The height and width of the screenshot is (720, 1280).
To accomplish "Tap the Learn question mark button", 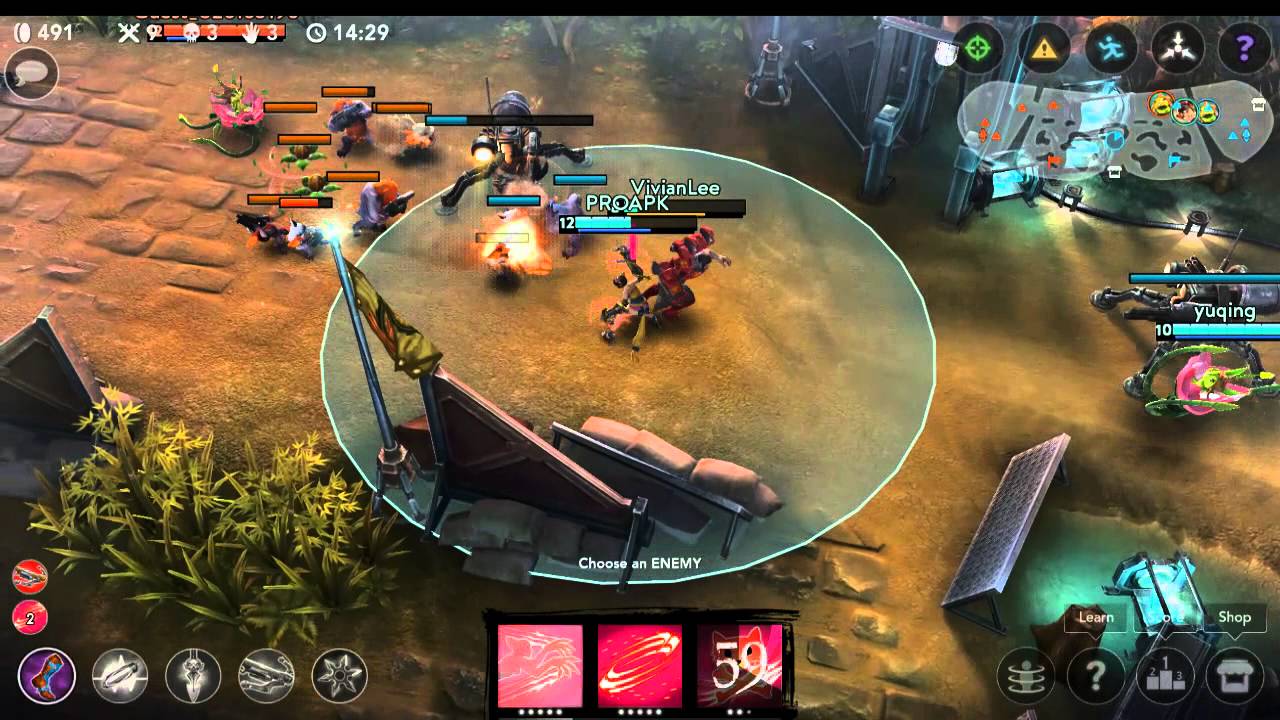I will pyautogui.click(x=1096, y=677).
